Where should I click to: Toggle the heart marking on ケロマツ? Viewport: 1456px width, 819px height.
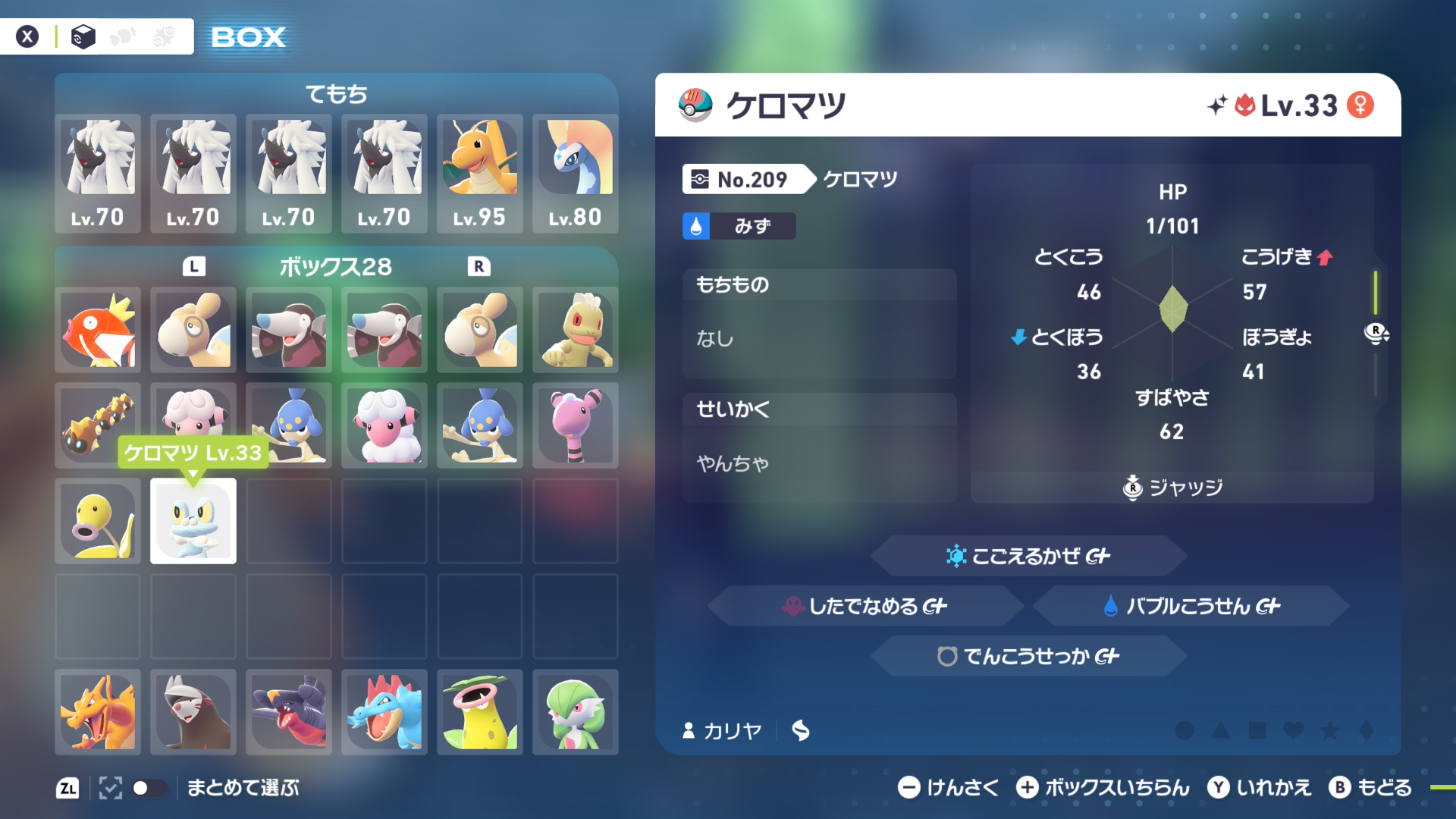tap(1294, 731)
